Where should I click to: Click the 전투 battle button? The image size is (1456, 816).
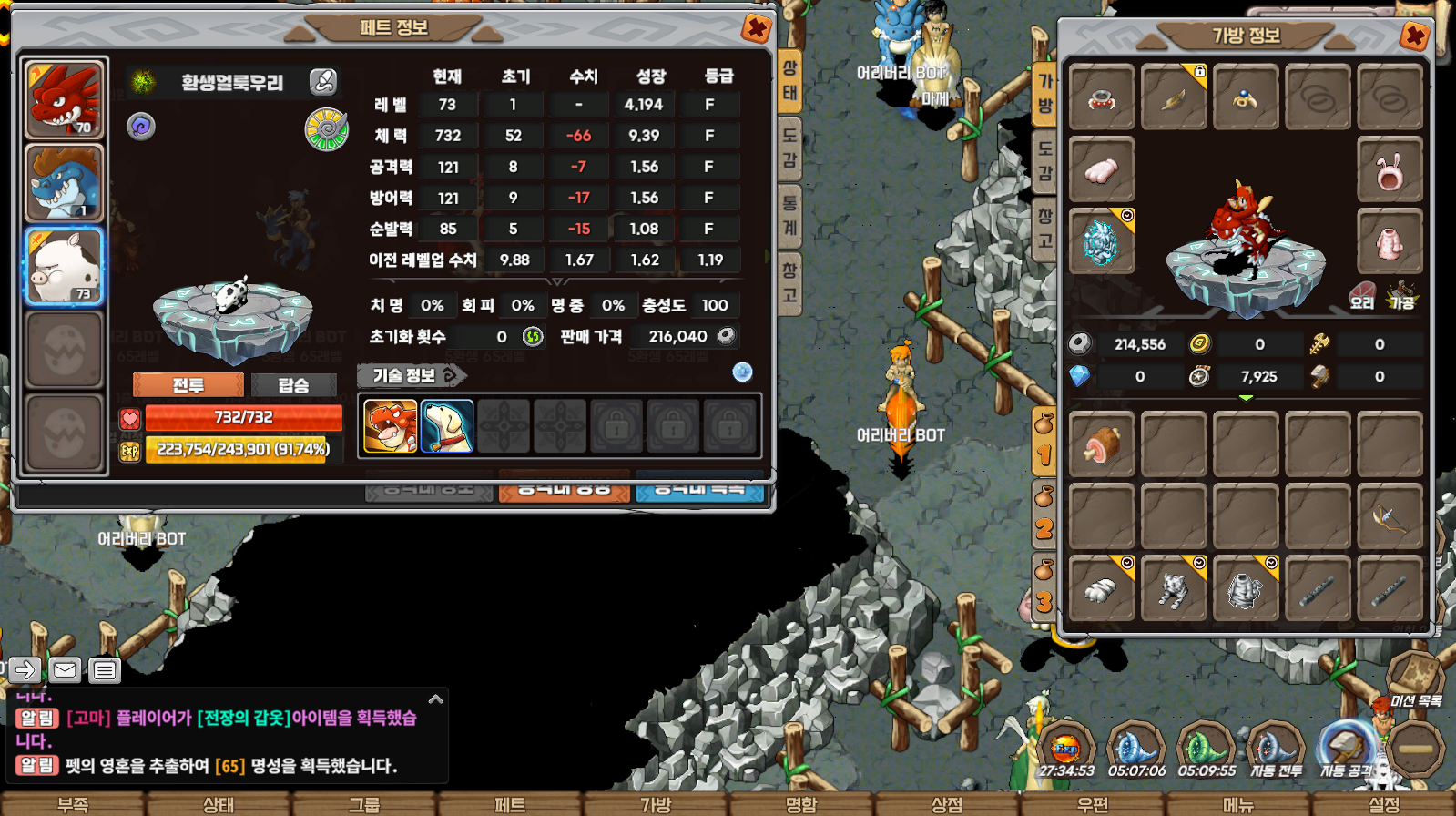(188, 385)
